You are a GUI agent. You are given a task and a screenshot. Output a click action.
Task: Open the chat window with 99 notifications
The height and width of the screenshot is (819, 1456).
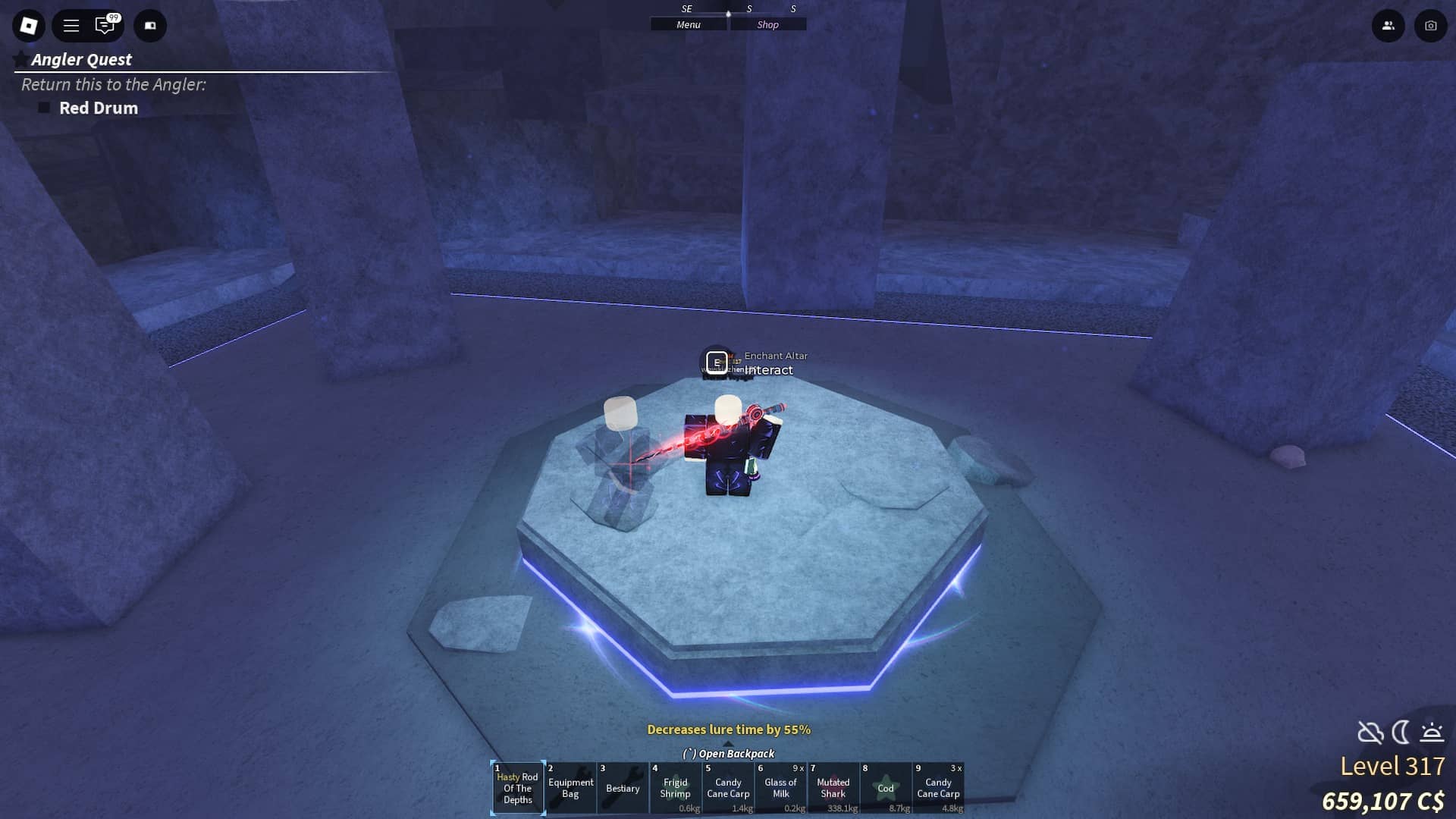103,25
